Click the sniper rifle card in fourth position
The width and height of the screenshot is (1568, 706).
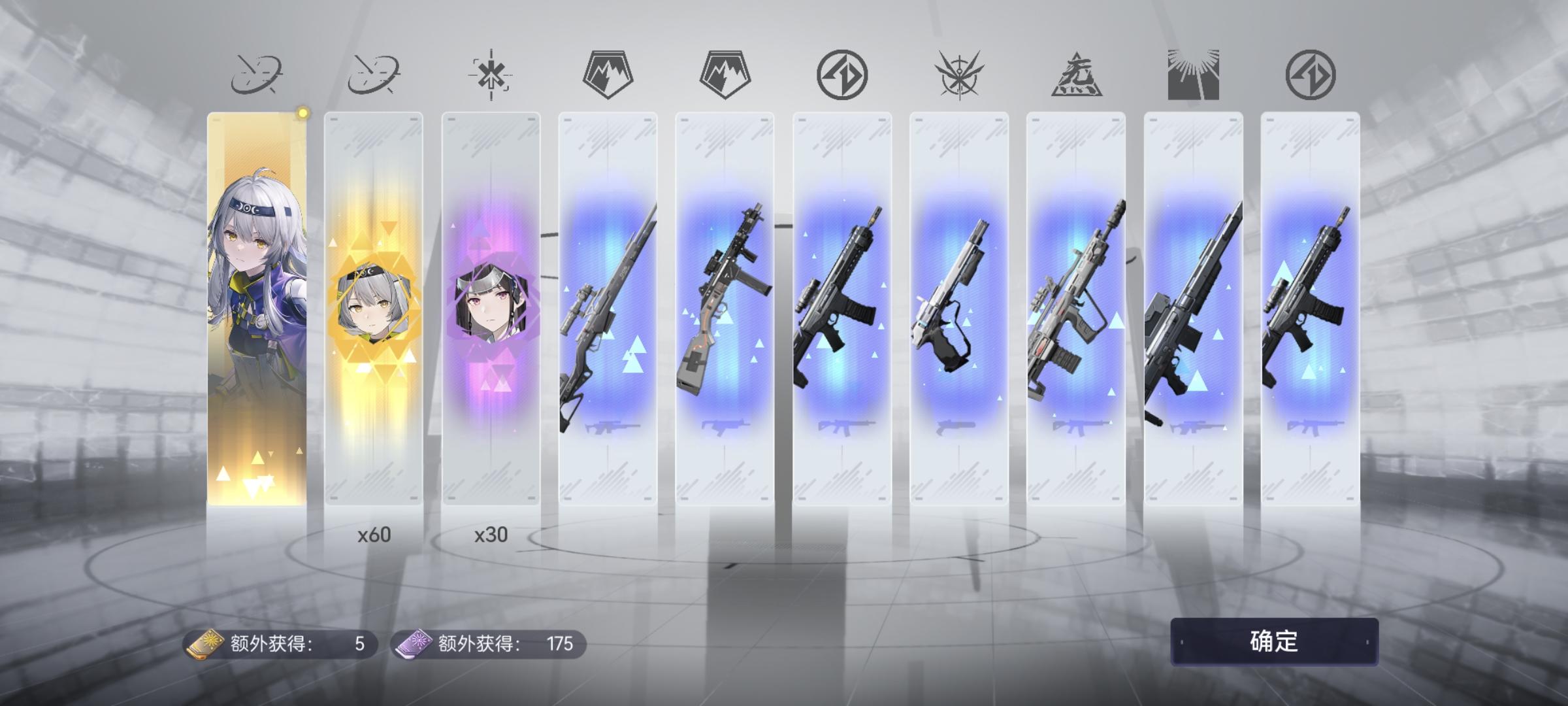pyautogui.click(x=608, y=314)
